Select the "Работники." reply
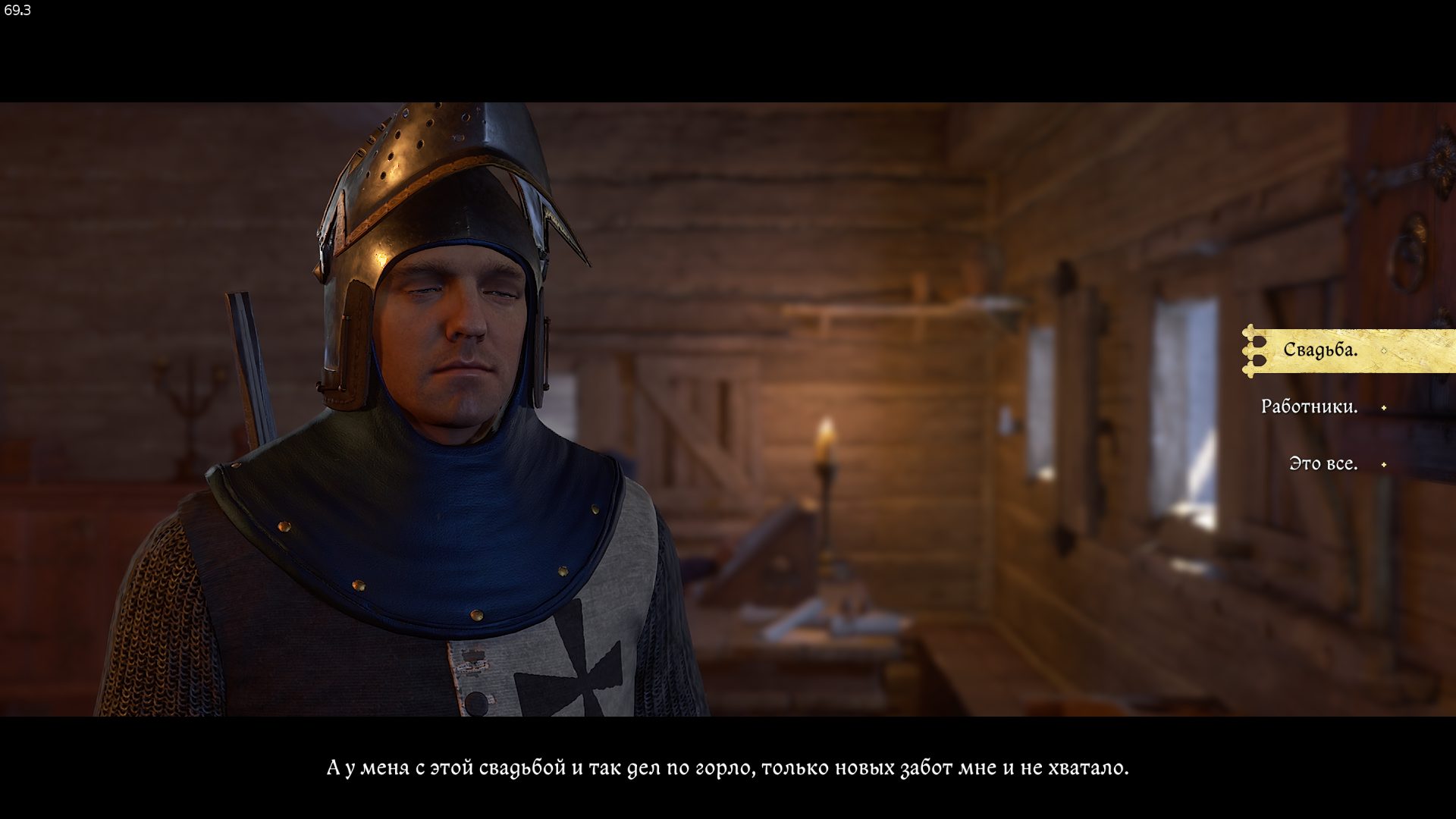The width and height of the screenshot is (1456, 819). point(1309,407)
